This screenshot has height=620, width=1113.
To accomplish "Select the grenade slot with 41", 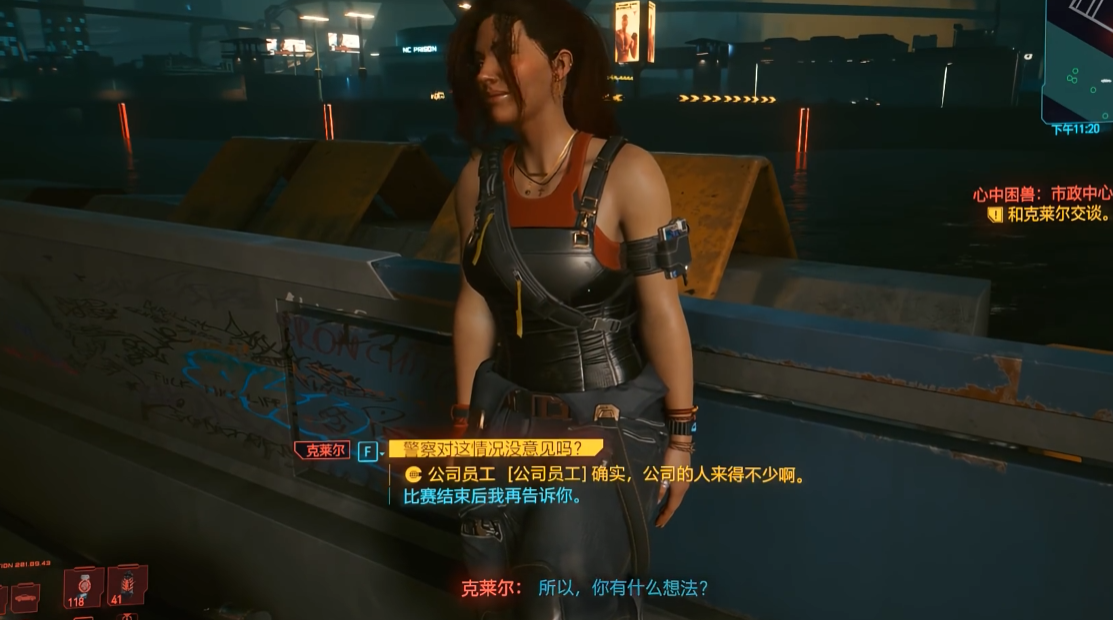I will [126, 584].
